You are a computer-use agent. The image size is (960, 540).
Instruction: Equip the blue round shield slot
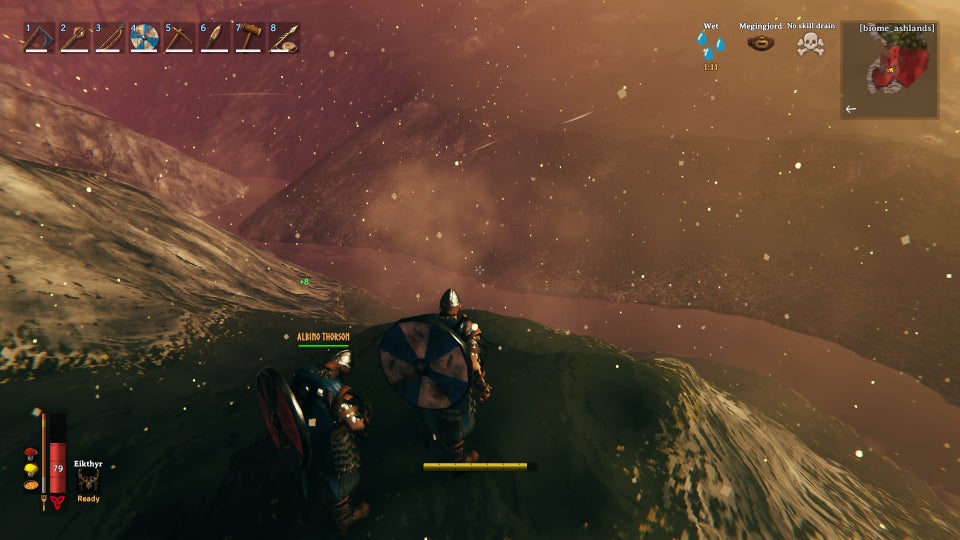coord(145,38)
